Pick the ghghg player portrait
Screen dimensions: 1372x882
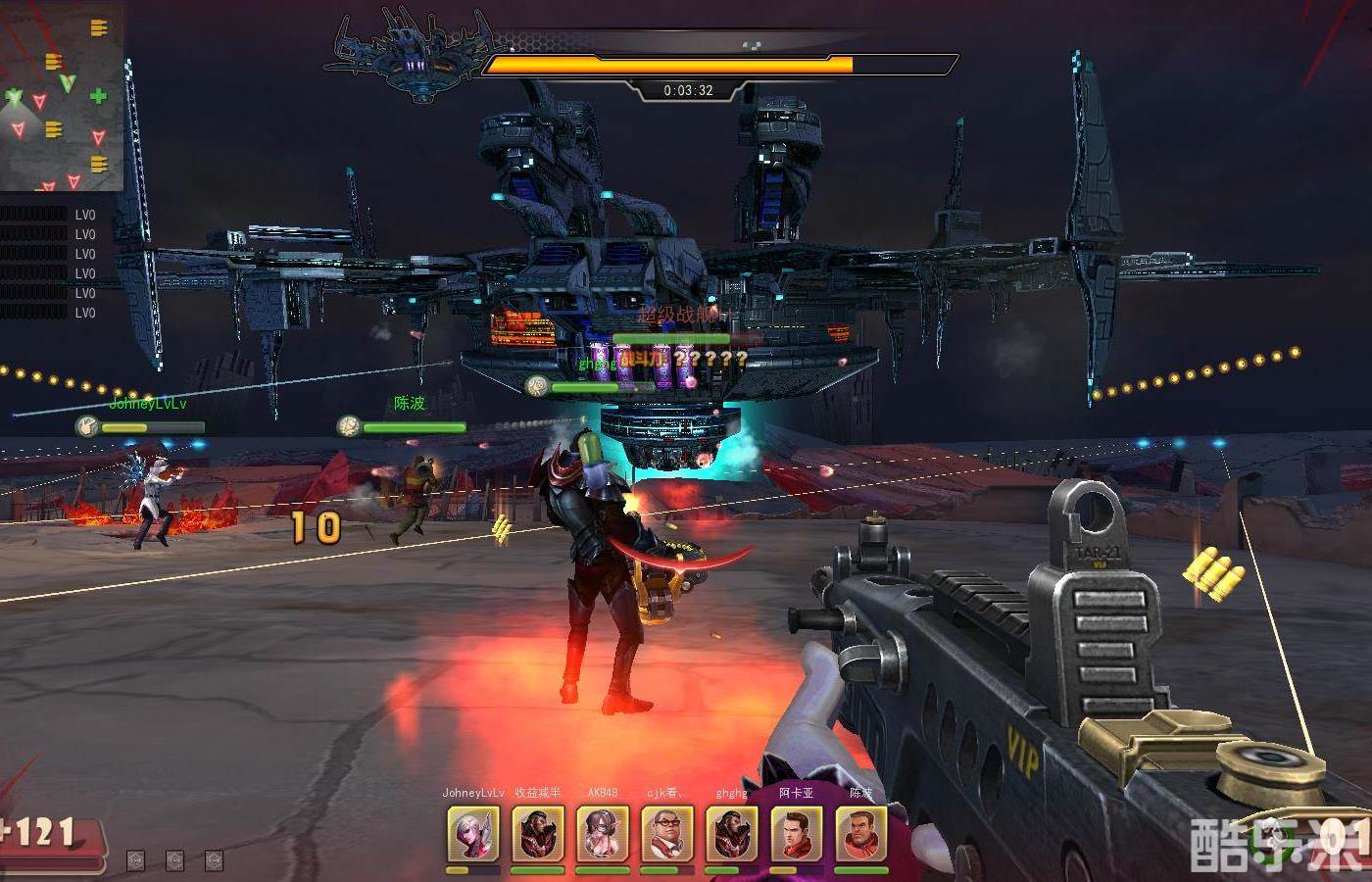tap(732, 834)
